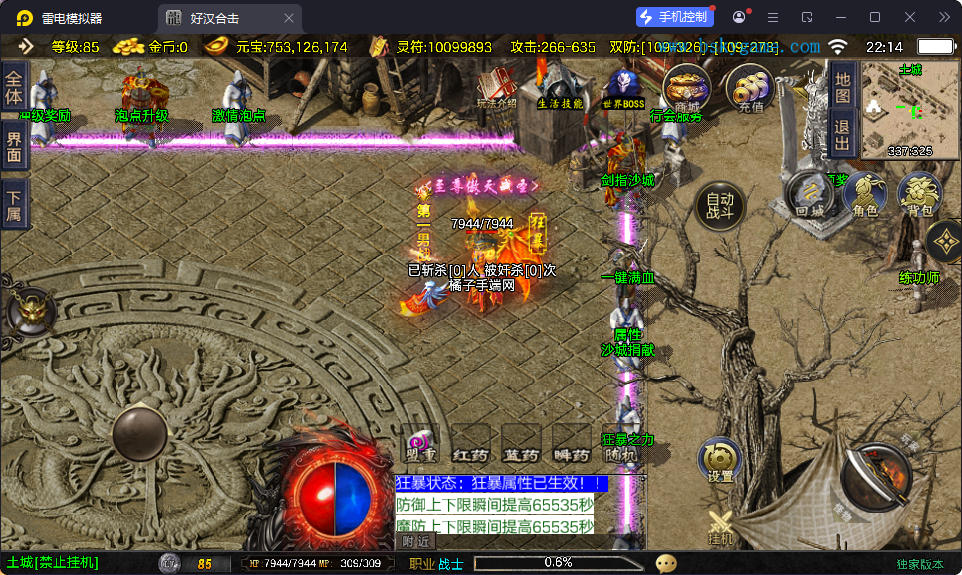
Task: Open the 生活技能 life skills icon
Action: [561, 88]
